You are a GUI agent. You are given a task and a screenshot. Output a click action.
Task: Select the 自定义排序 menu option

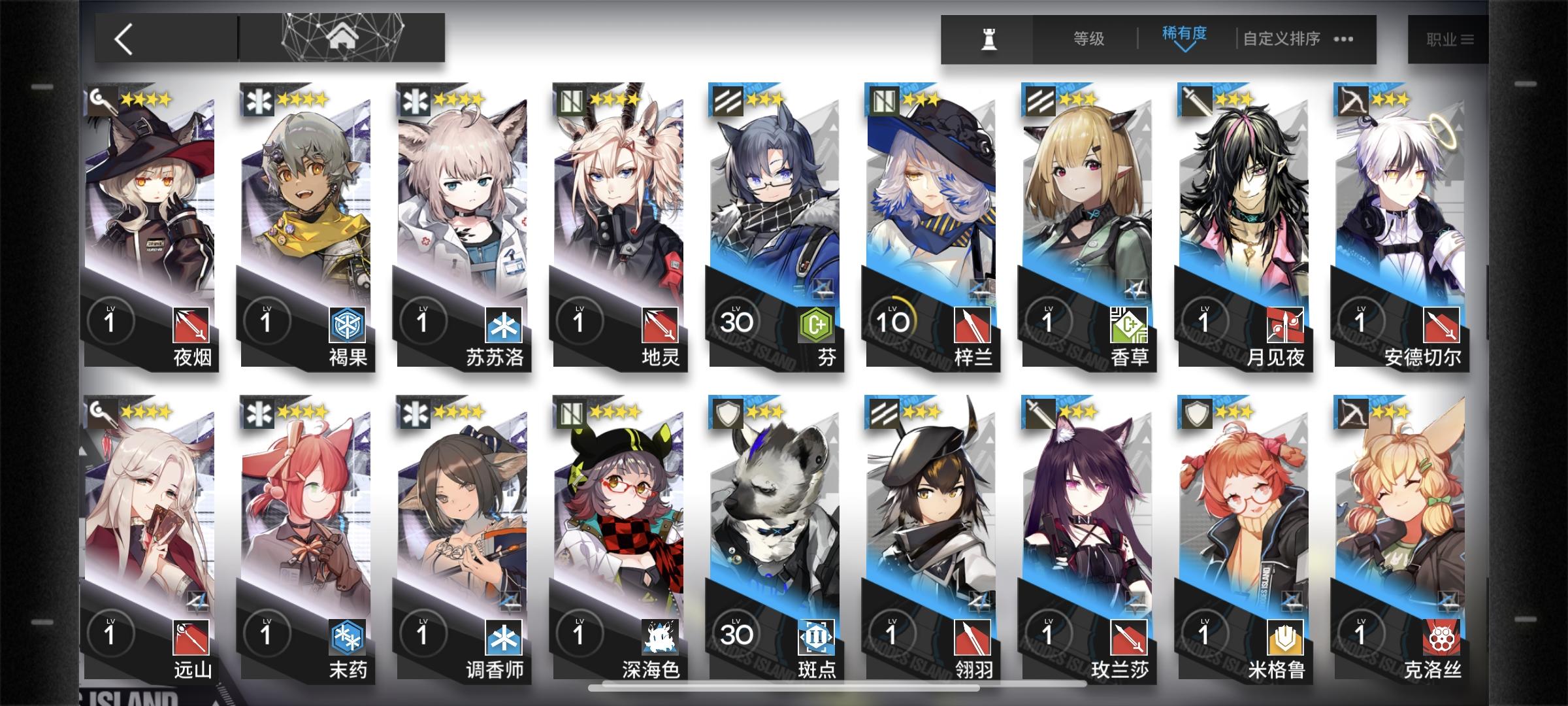[1282, 39]
